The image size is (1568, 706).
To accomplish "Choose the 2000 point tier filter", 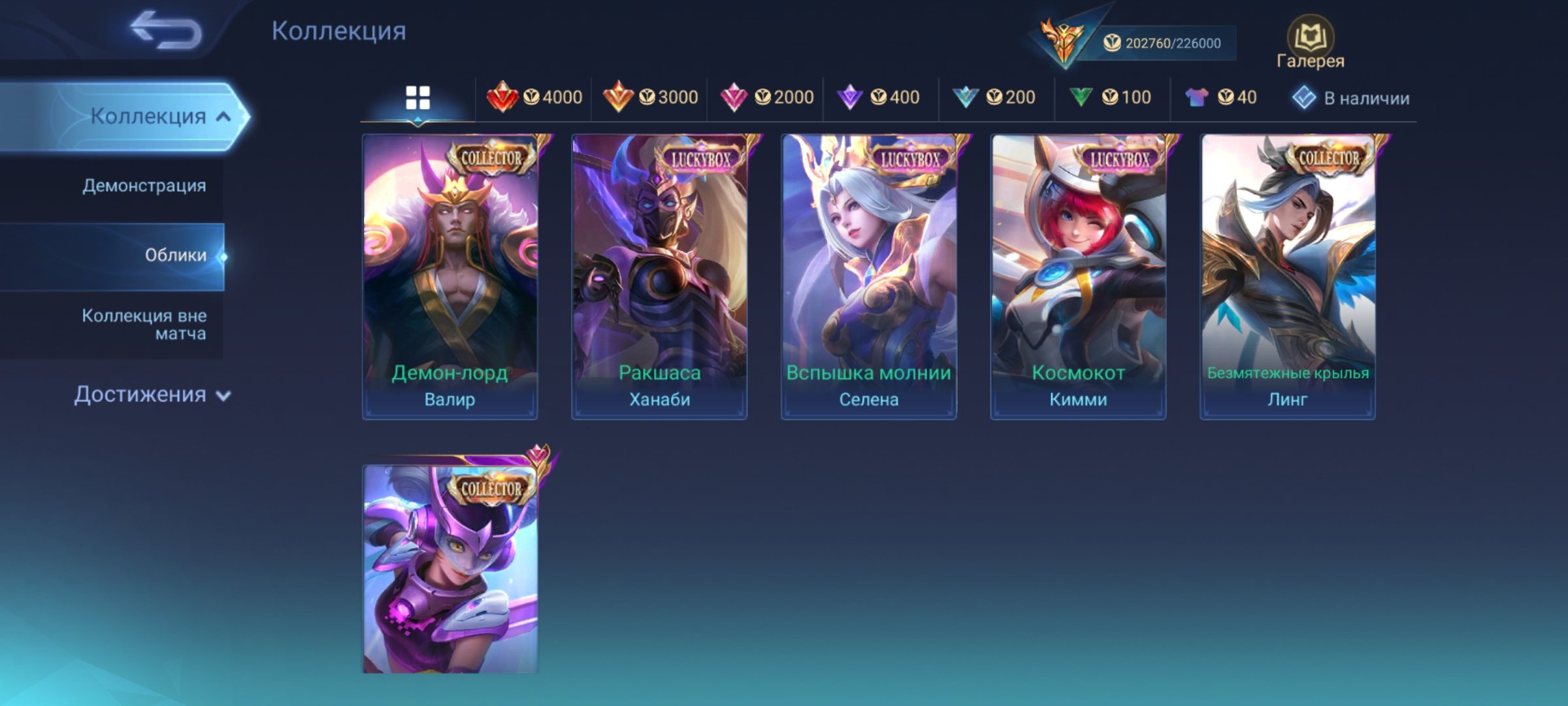I will click(x=766, y=97).
